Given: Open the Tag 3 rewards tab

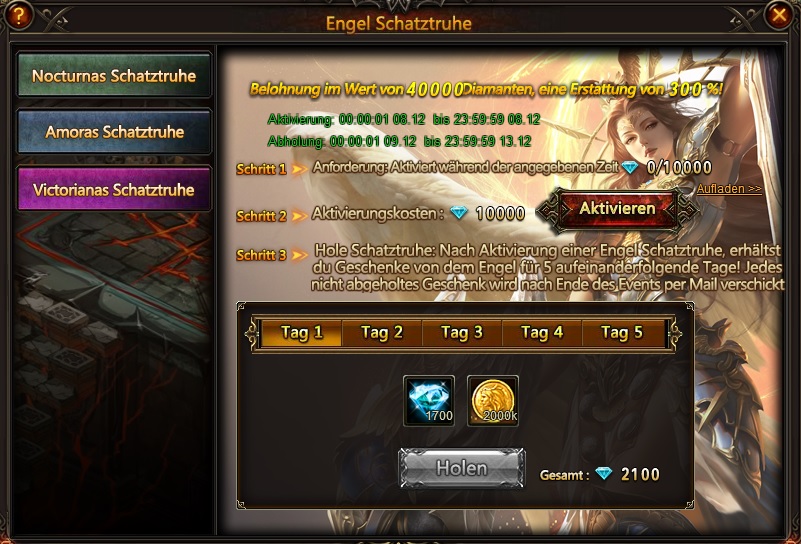Looking at the screenshot, I should coord(462,333).
